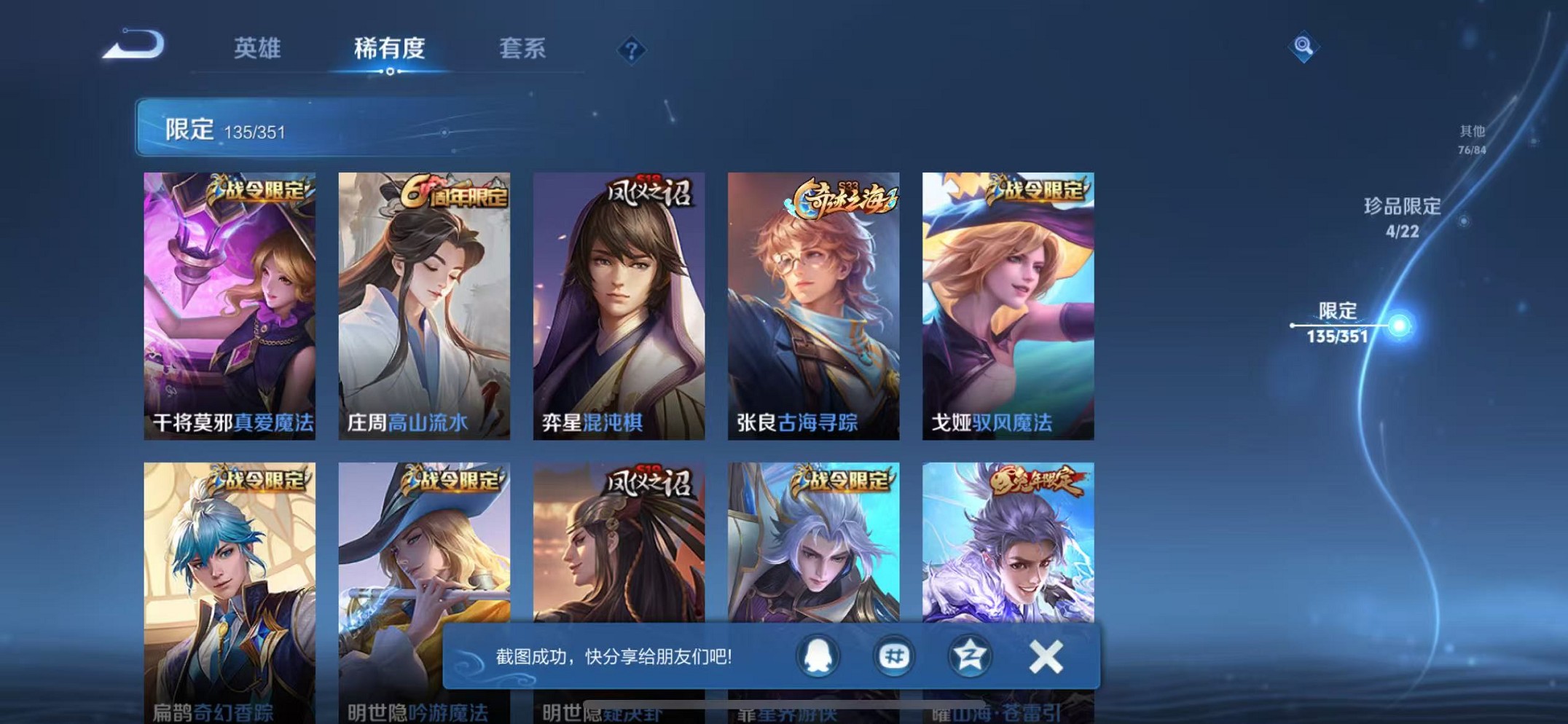The width and height of the screenshot is (1568, 724).
Task: Select the 其他 76/84 category
Action: (1473, 138)
